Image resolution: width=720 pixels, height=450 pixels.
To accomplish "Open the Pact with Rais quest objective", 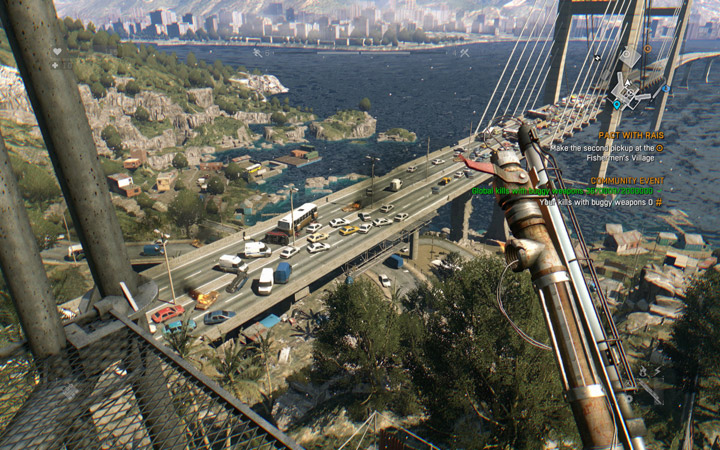I will [x=630, y=135].
